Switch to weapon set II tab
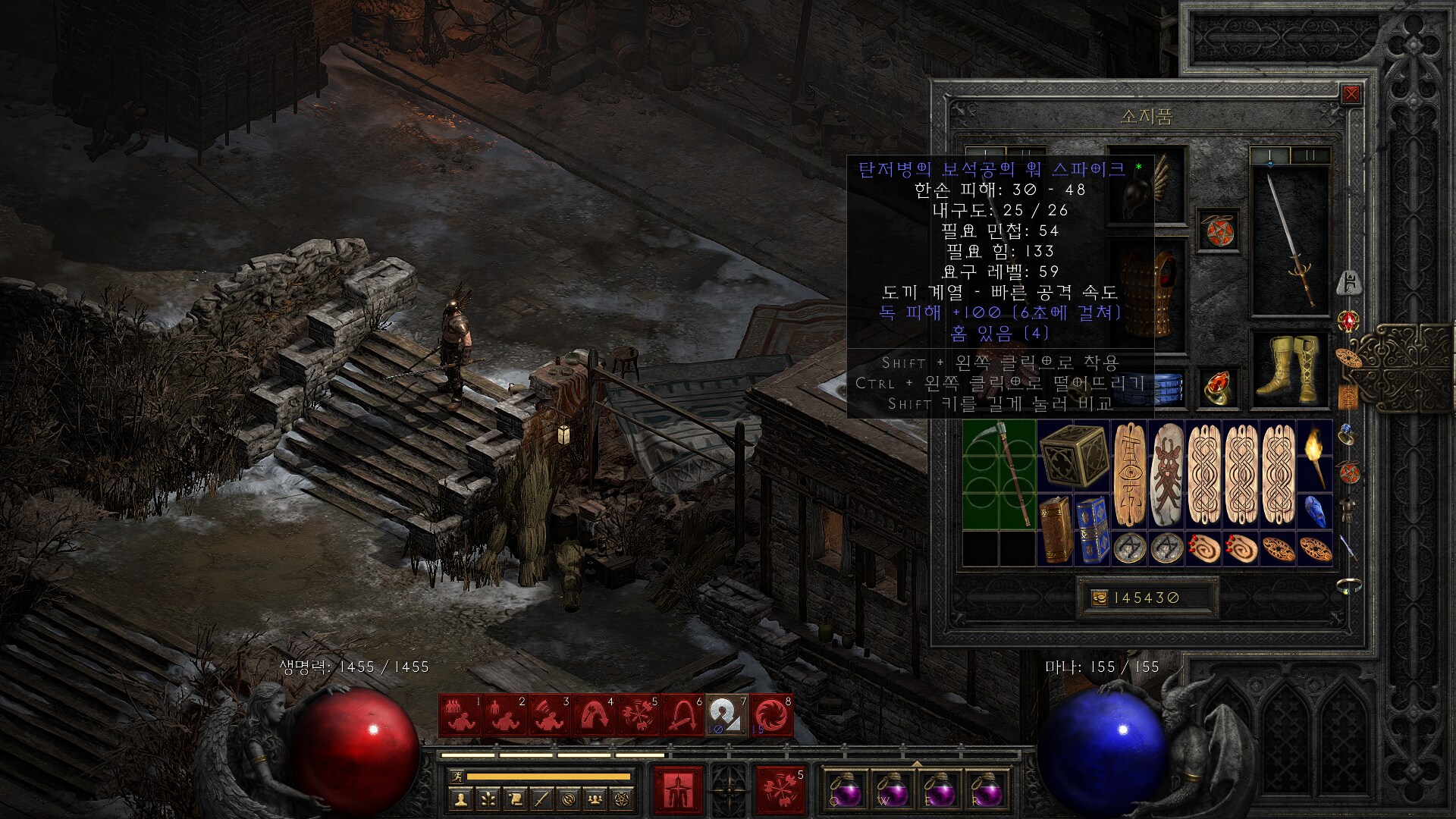1456x819 pixels. coord(1310,155)
